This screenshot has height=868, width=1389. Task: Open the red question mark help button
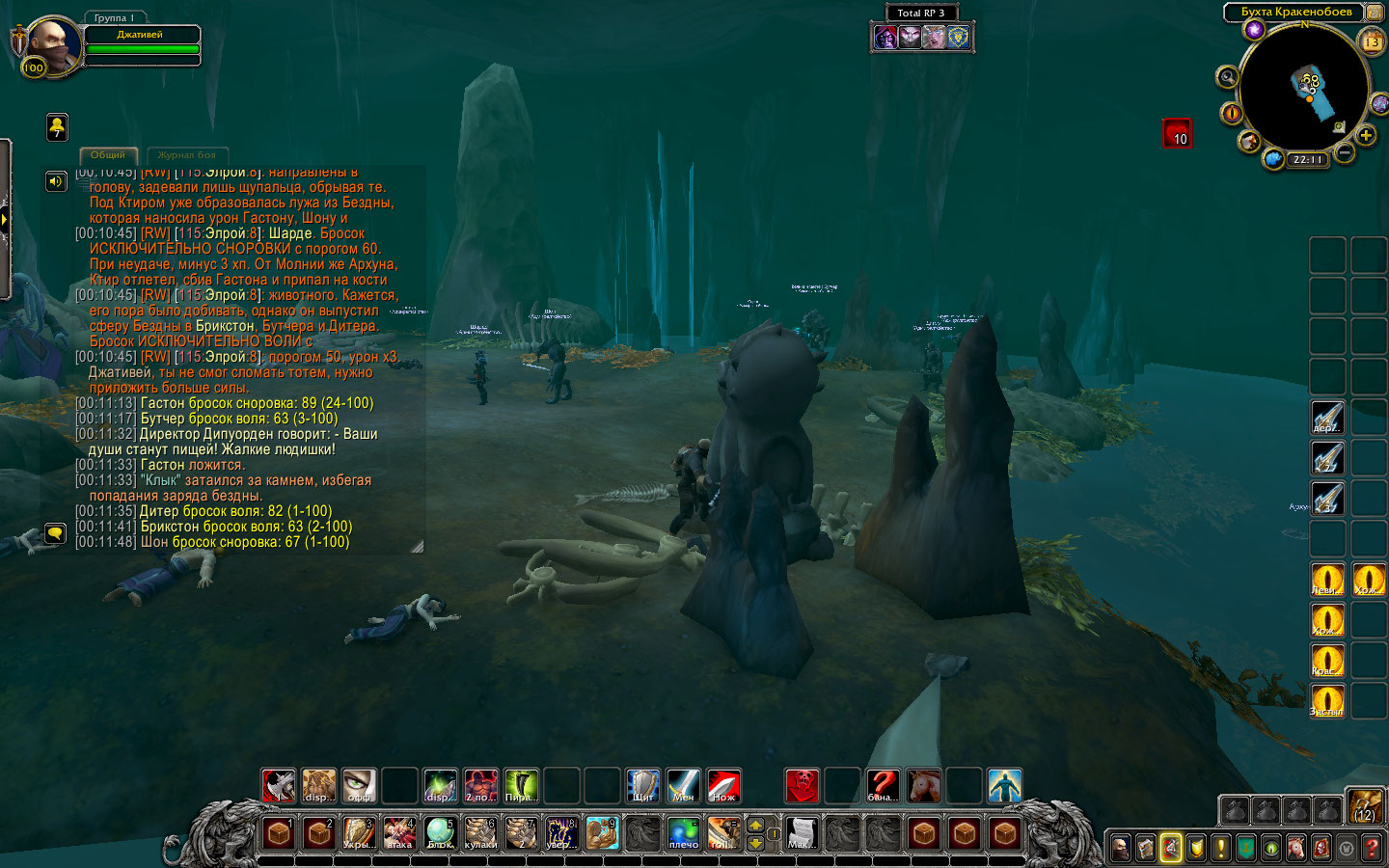coord(1371,849)
